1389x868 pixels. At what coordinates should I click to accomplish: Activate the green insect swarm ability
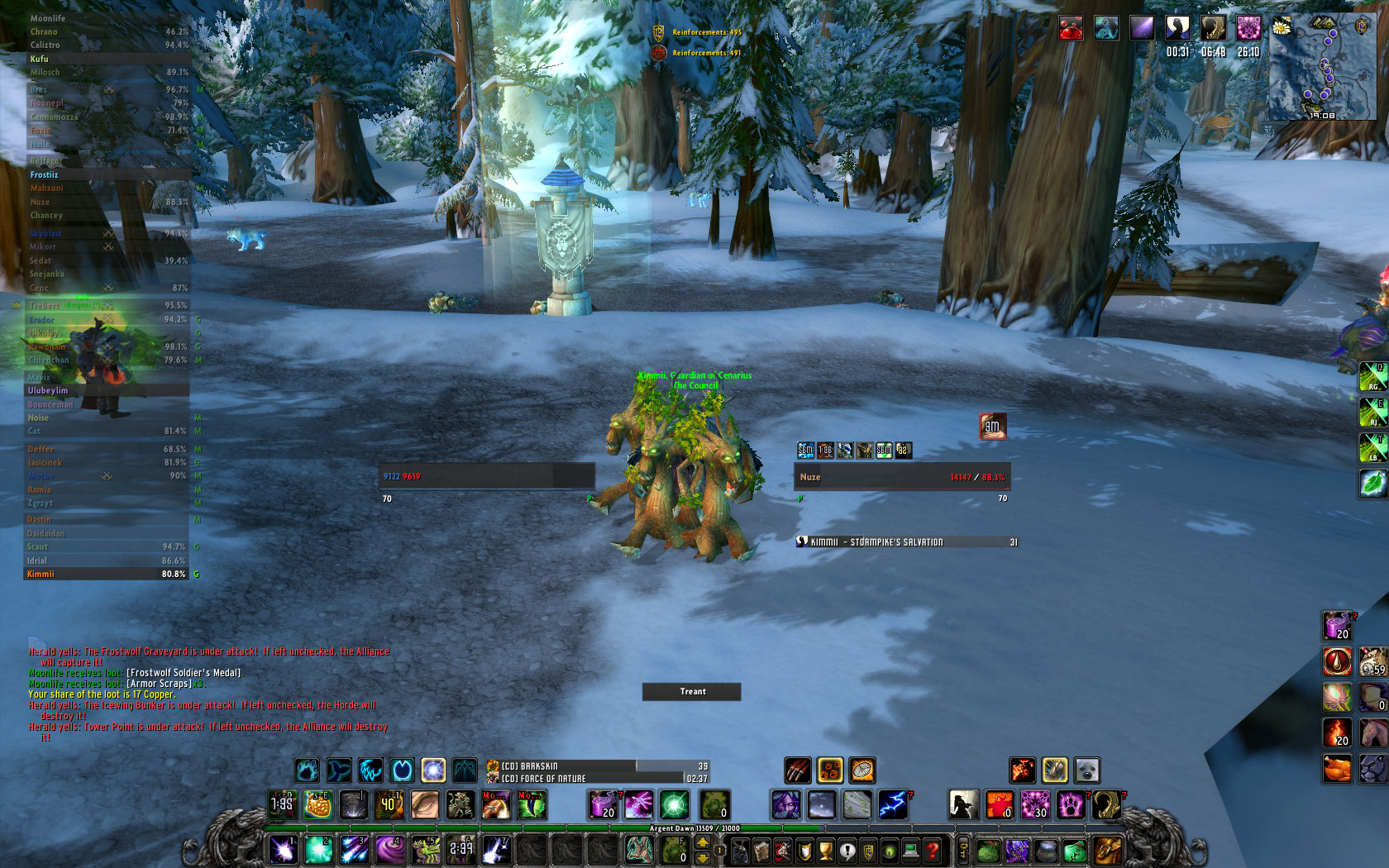(426, 849)
